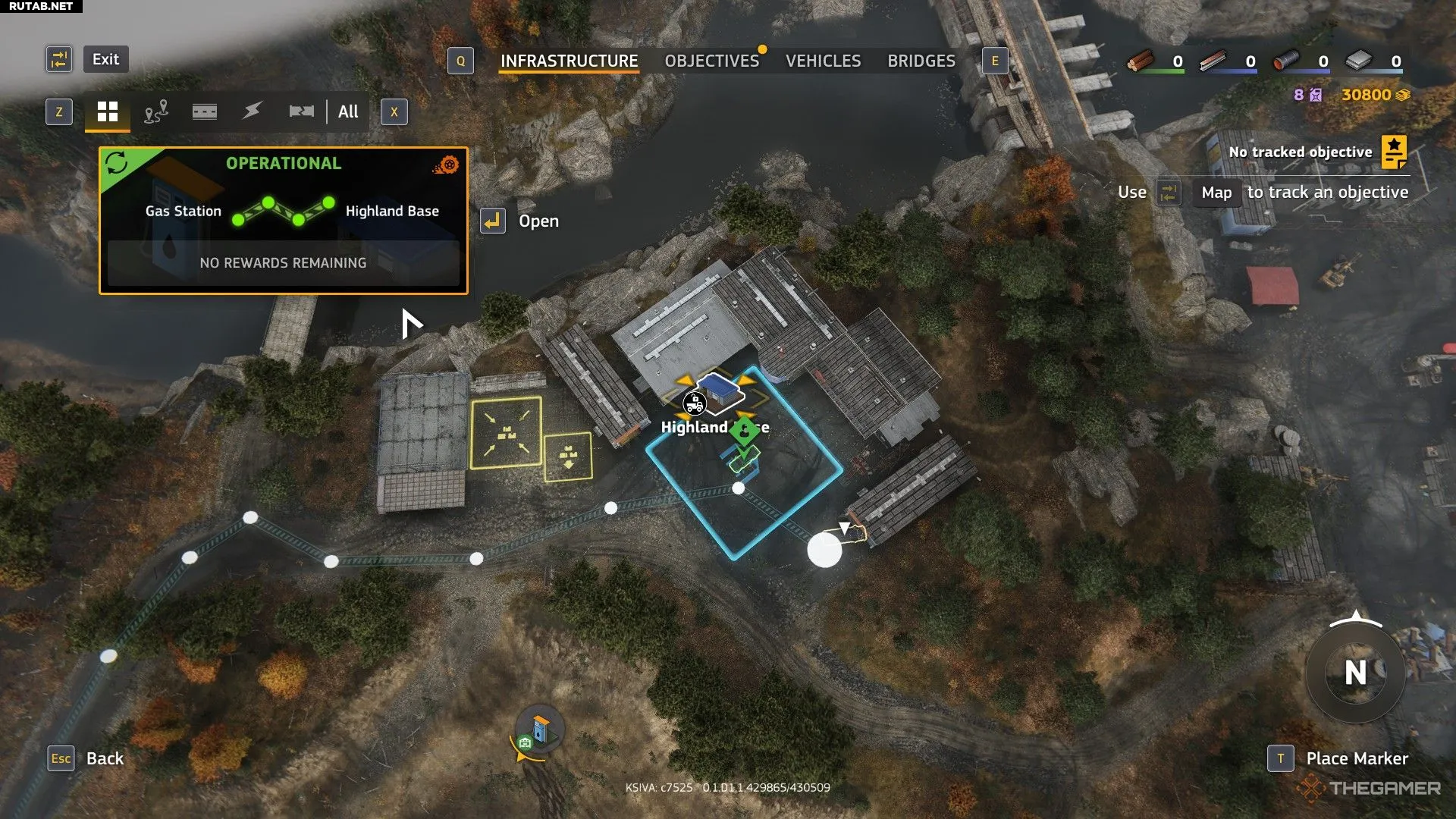
Task: Click the No tracked objective star icon
Action: [1394, 152]
